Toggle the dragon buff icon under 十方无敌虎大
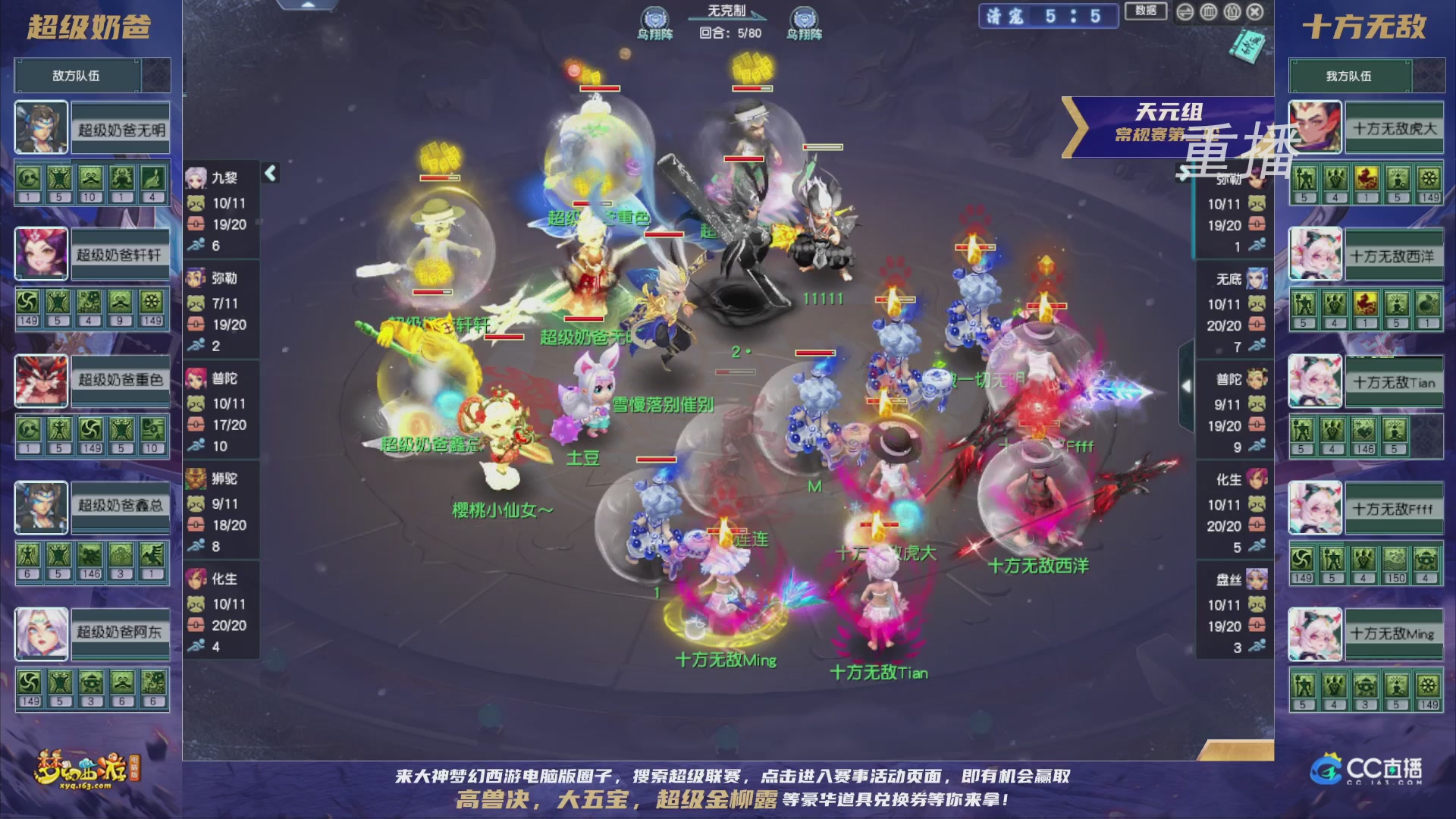This screenshot has width=1456, height=819. click(1367, 178)
